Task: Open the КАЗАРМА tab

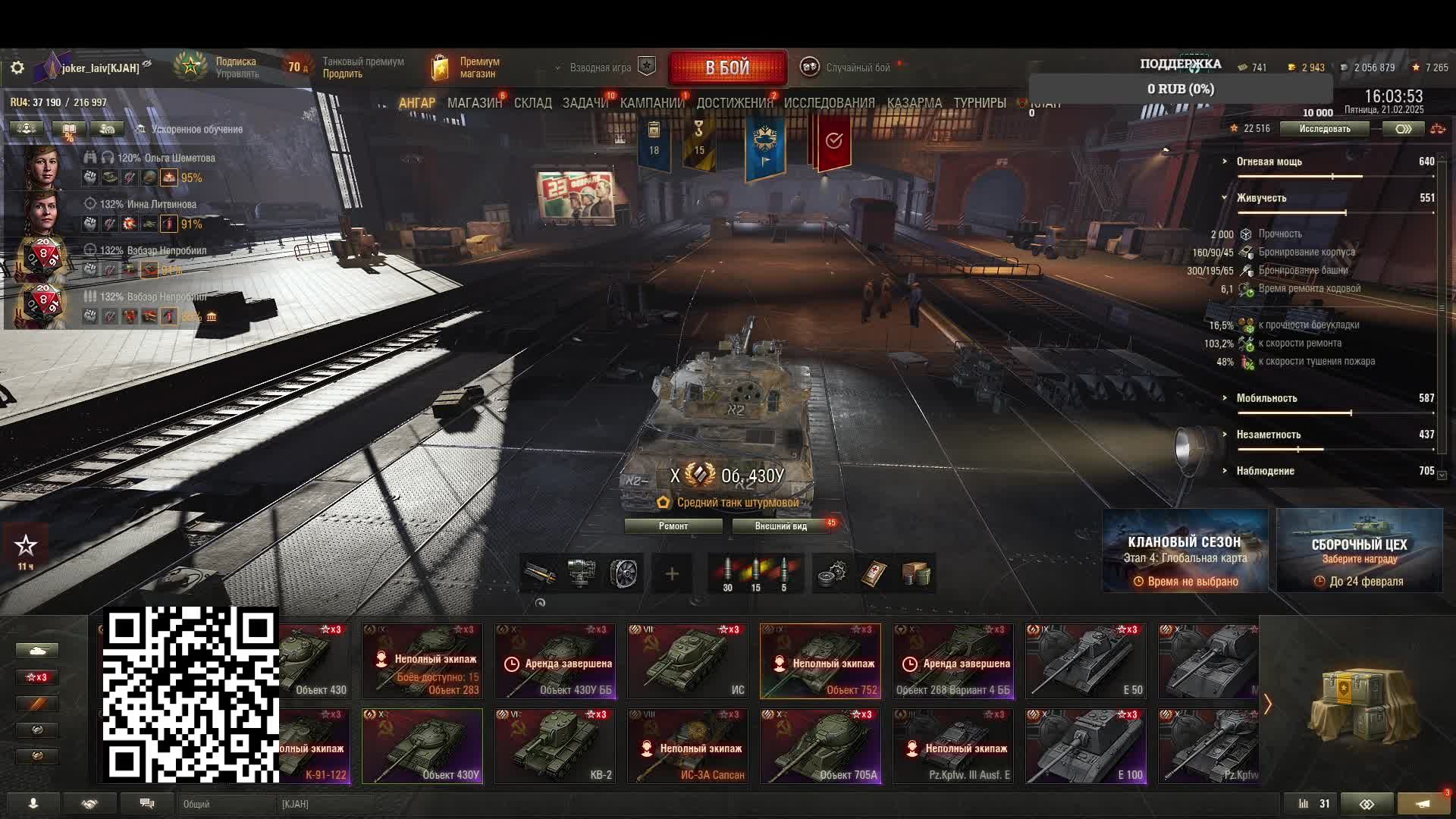Action: click(914, 103)
